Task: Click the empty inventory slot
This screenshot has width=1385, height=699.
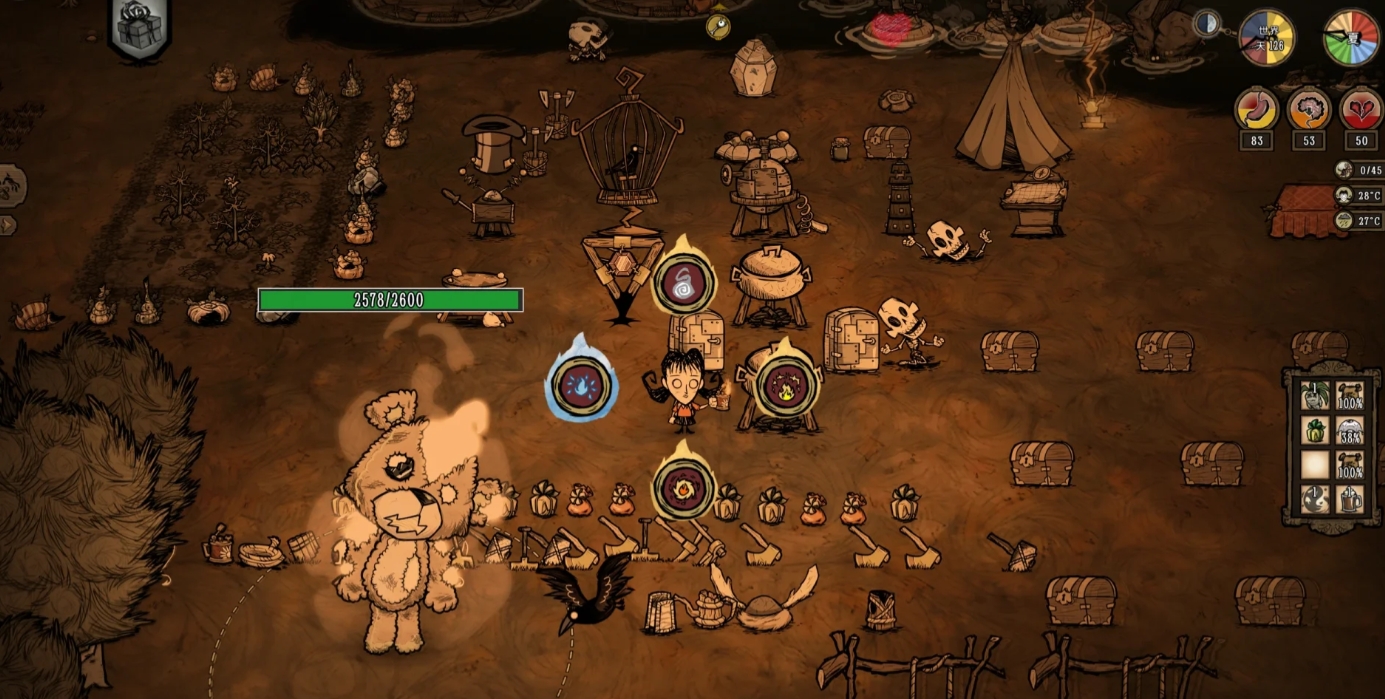Action: click(x=1315, y=465)
